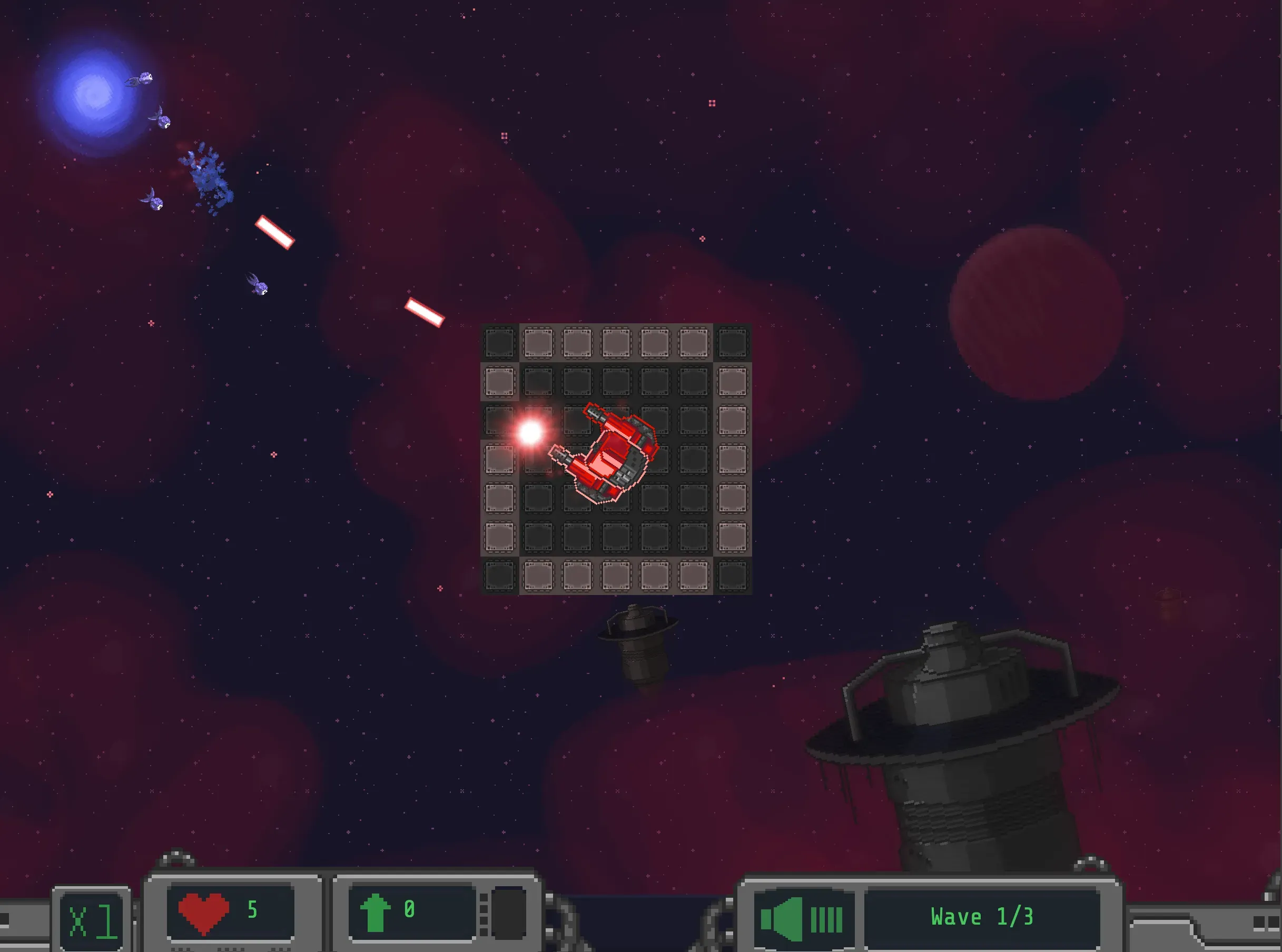Open the Wave 1/3 progress display
The image size is (1282, 952).
point(983,916)
